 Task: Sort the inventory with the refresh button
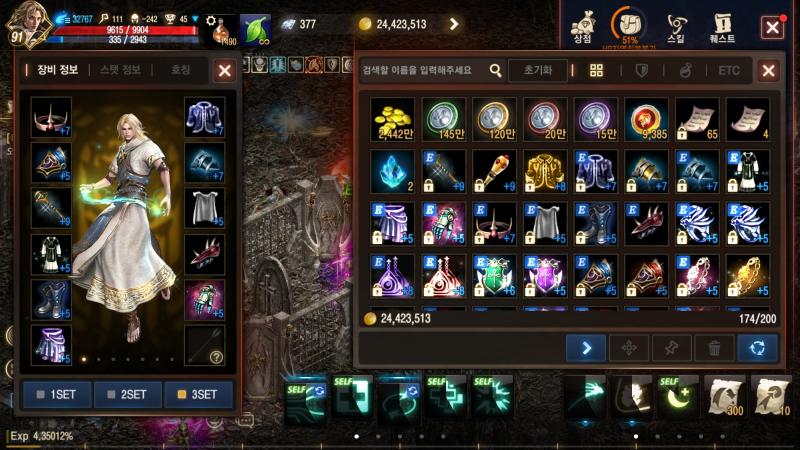tap(757, 348)
